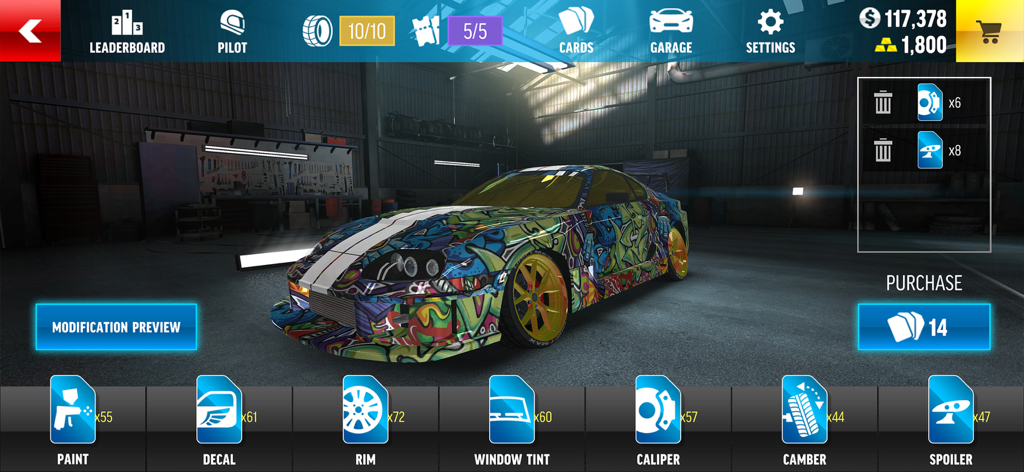Image resolution: width=1024 pixels, height=472 pixels.
Task: Show the Modification Preview
Action: click(116, 327)
